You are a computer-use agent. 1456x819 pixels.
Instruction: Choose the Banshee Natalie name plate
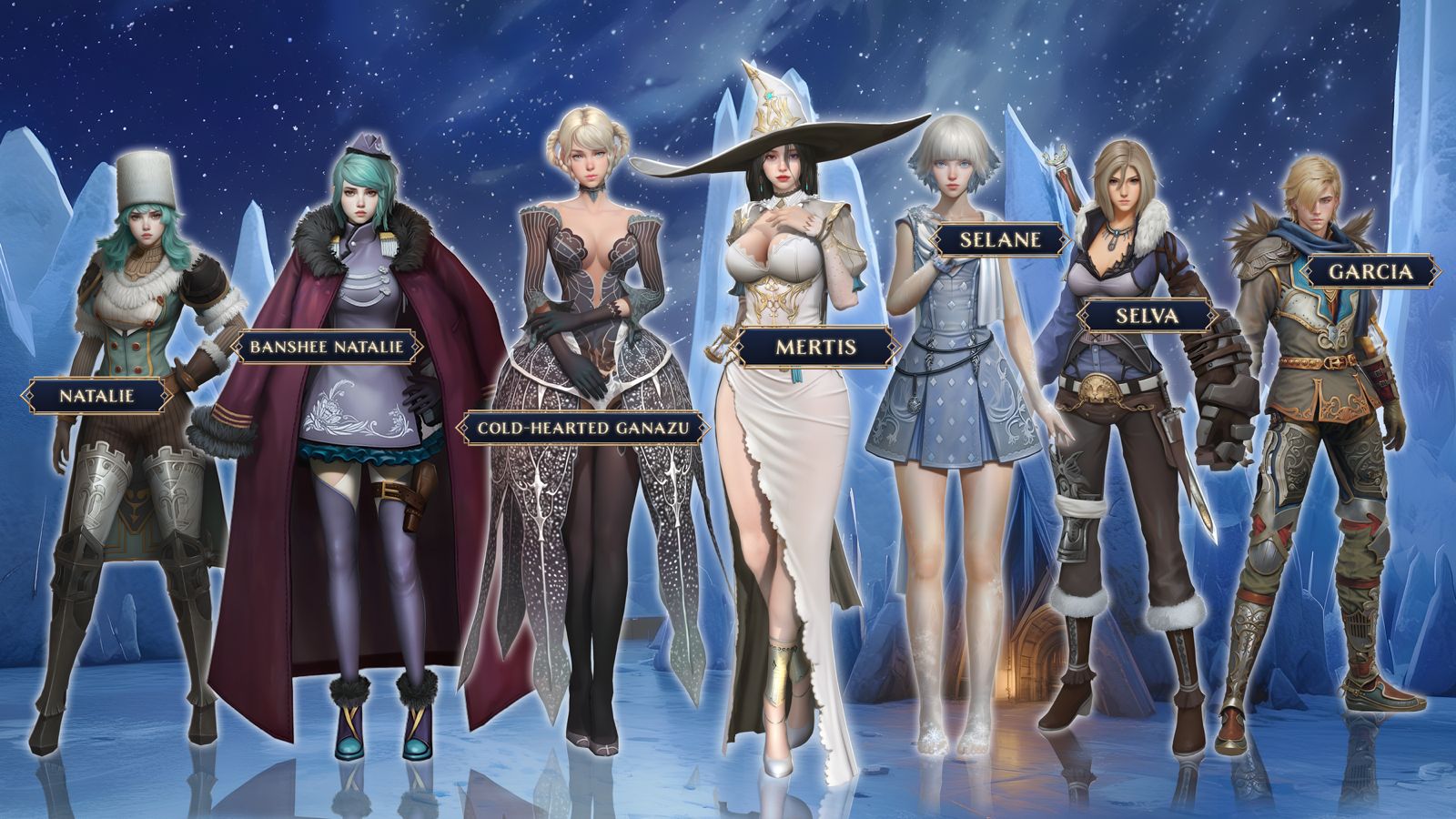(326, 347)
